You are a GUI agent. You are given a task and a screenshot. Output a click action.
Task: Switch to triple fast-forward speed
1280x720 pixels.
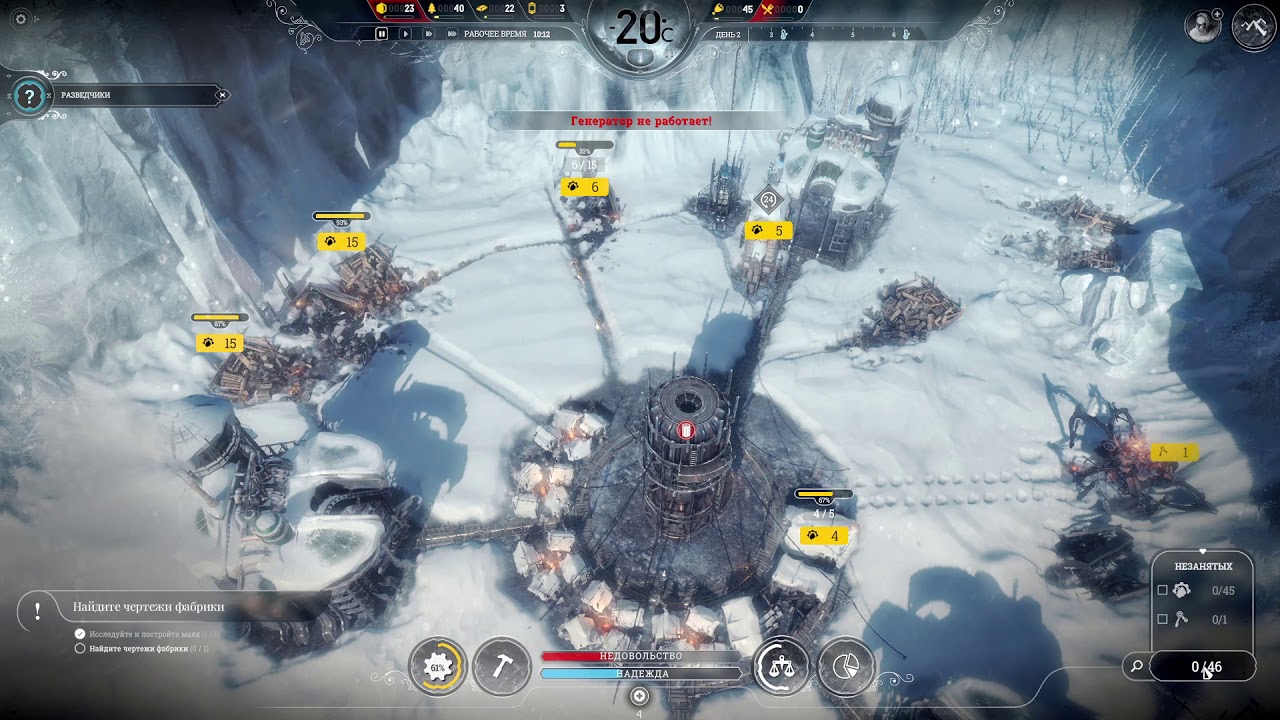click(x=450, y=33)
